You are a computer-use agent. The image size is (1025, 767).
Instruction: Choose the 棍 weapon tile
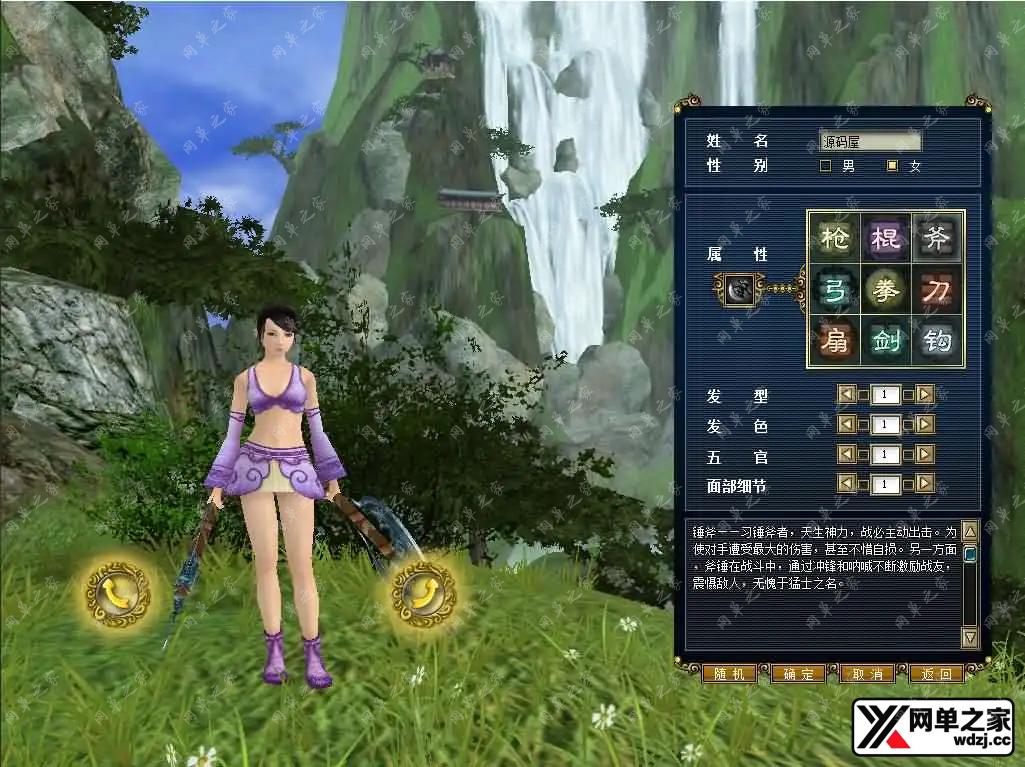886,237
